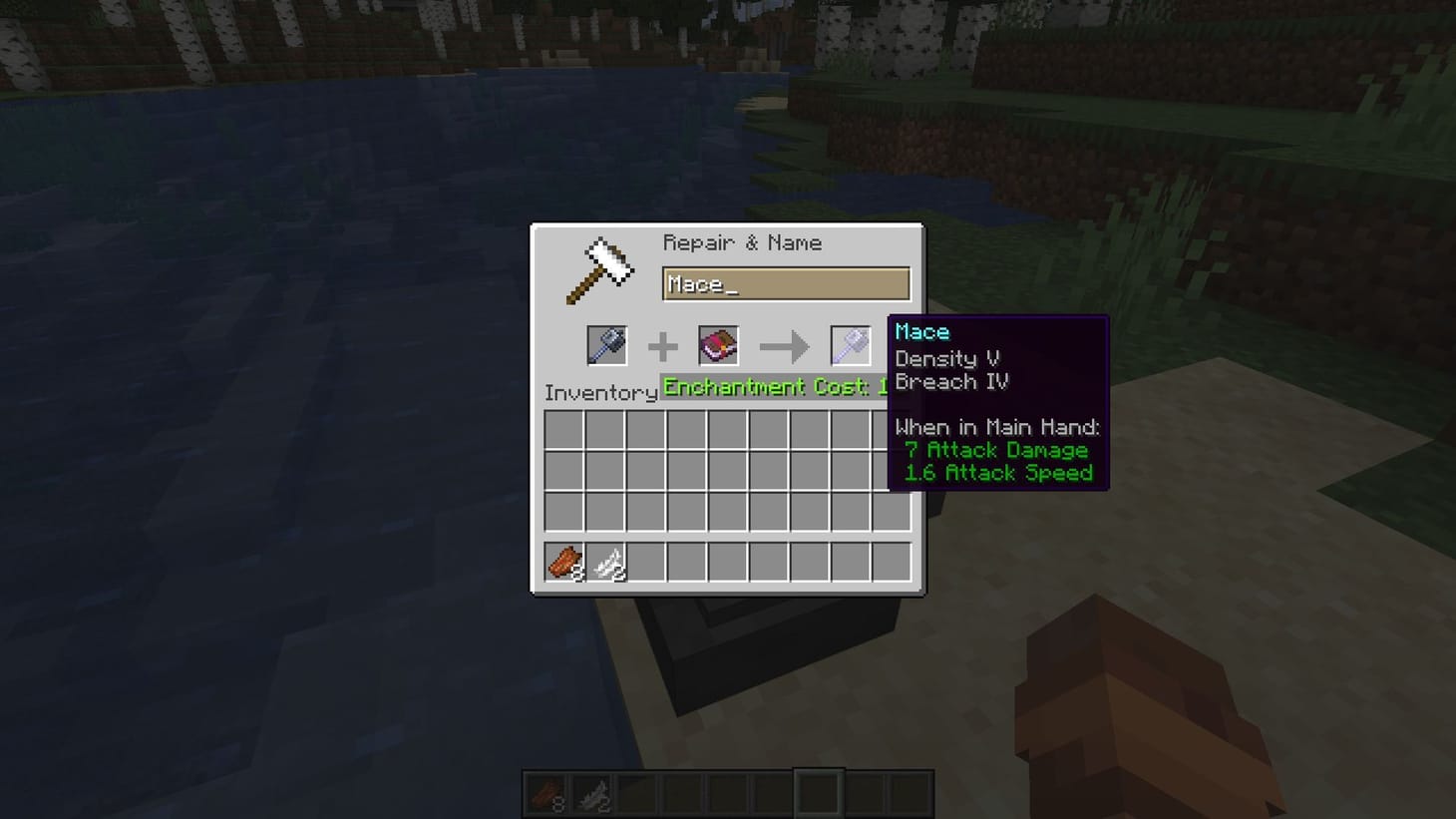
Task: Click the Breach IV enchantment text
Action: point(950,381)
